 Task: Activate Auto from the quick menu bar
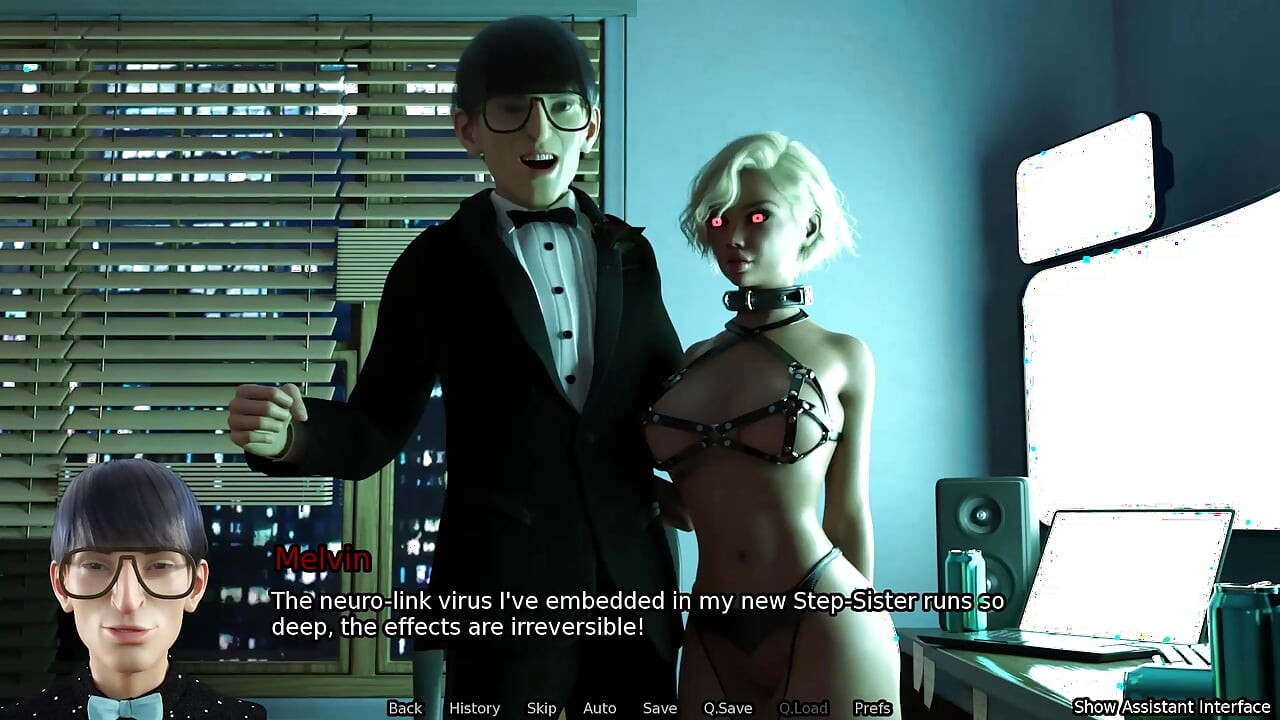(x=599, y=708)
